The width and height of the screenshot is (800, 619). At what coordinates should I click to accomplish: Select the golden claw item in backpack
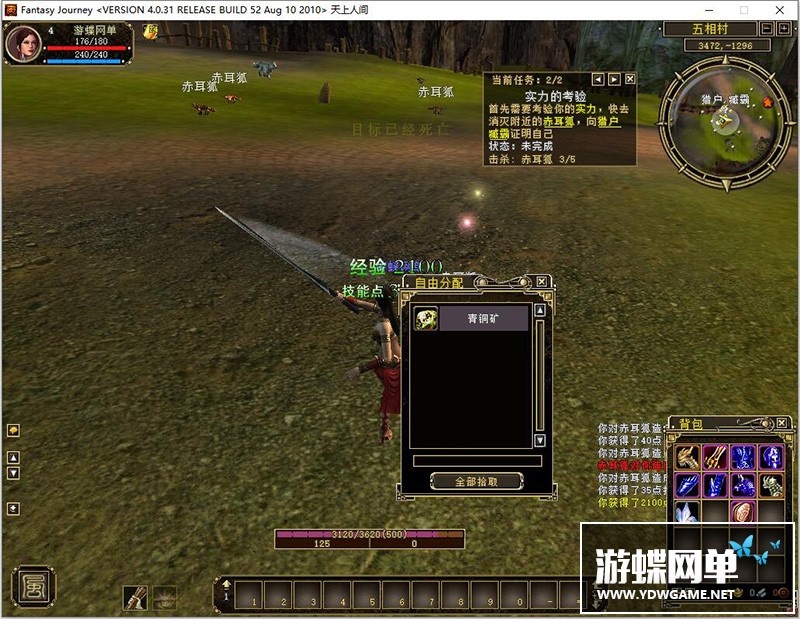(686, 458)
